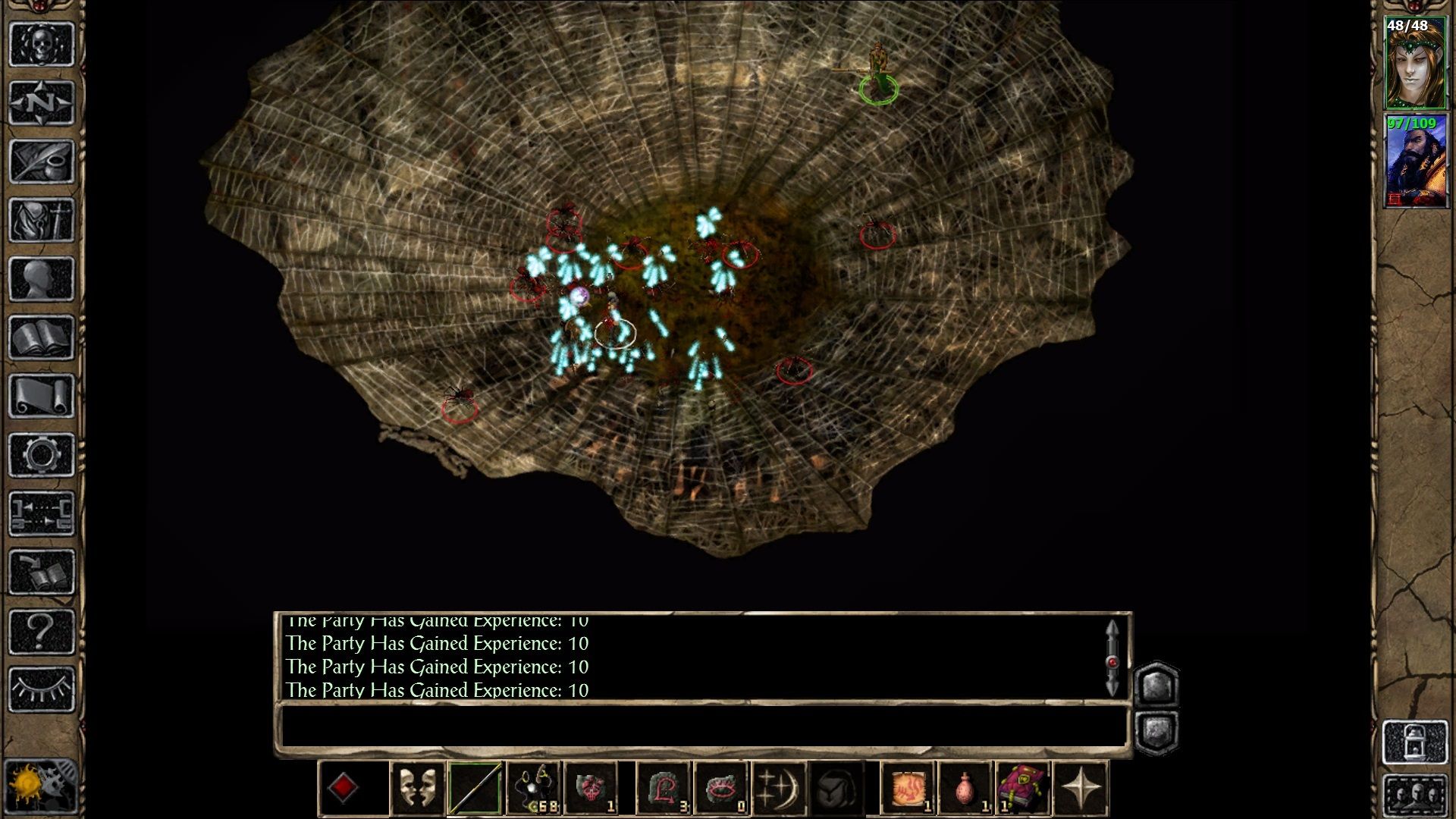This screenshot has width=1456, height=819.
Task: Open the inventory screen
Action: point(42,221)
